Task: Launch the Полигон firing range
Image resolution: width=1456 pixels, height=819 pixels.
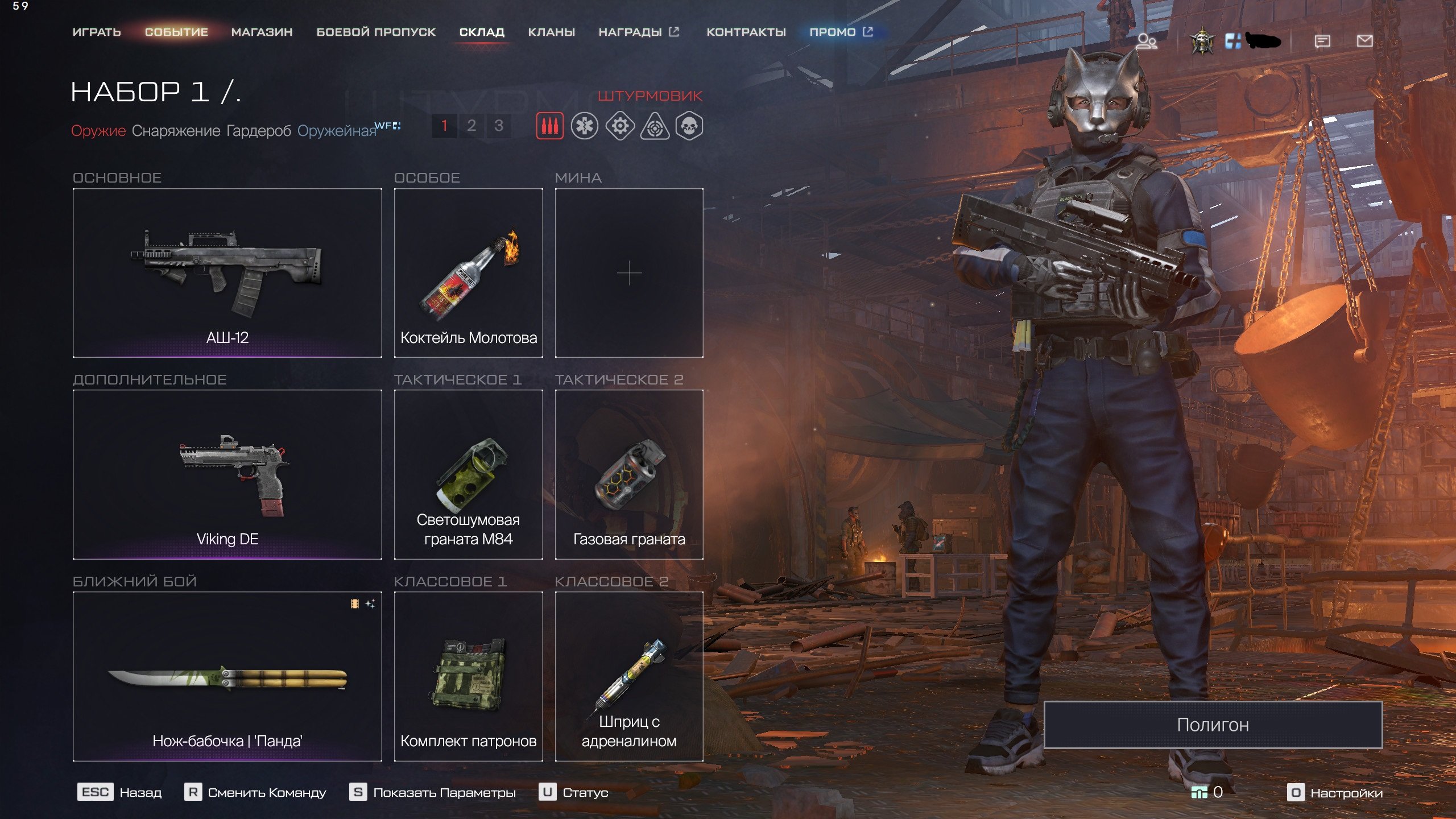Action: (1213, 725)
